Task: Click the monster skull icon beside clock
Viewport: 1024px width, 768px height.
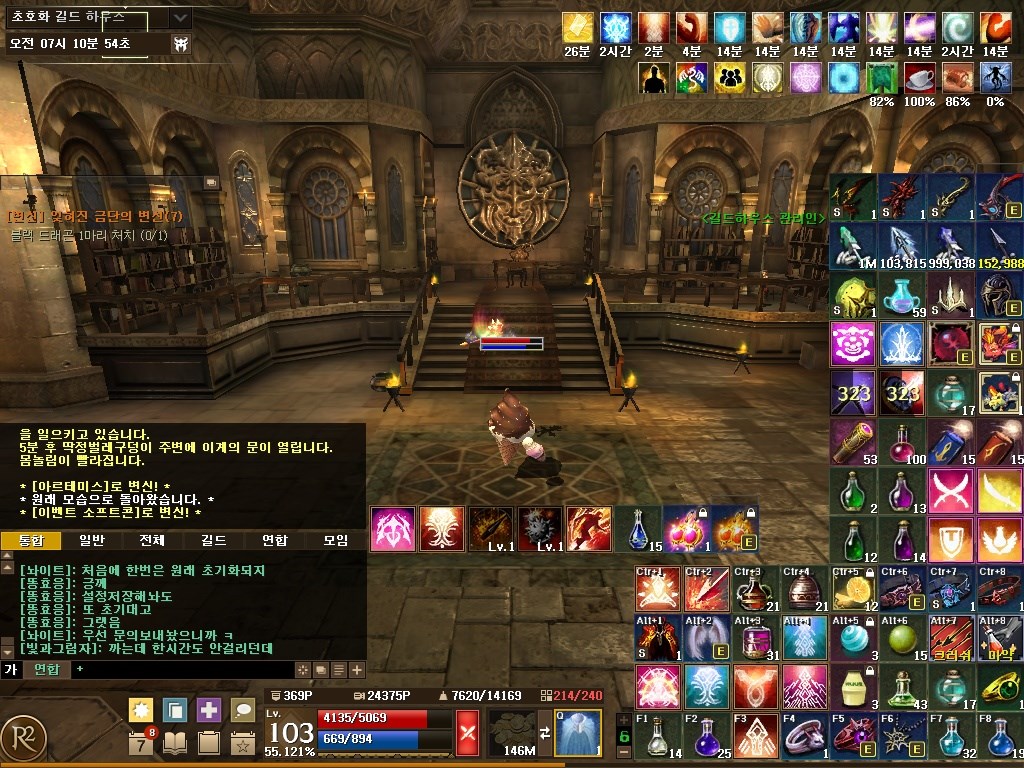Action: tap(182, 44)
